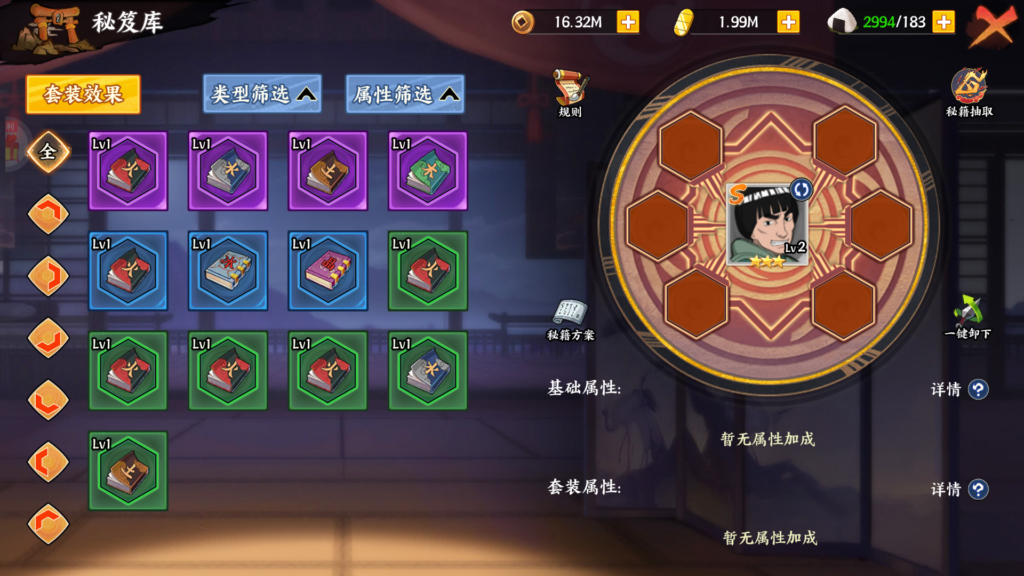The image size is (1024, 576).
Task: Add more copper coins with plus button
Action: tap(628, 22)
